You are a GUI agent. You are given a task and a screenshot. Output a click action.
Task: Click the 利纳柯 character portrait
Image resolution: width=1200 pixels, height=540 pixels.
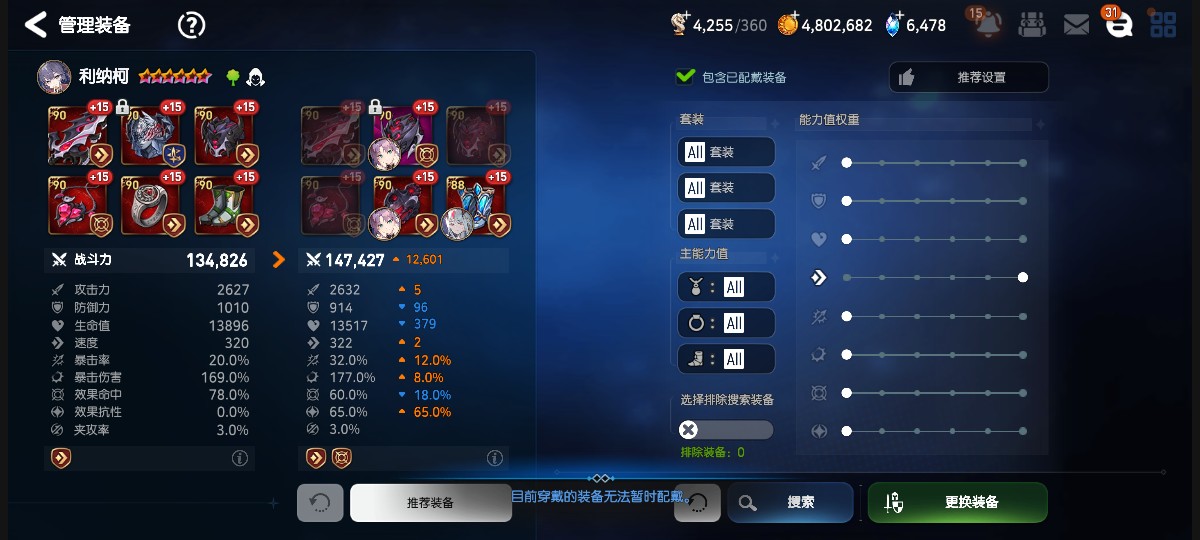pyautogui.click(x=55, y=77)
